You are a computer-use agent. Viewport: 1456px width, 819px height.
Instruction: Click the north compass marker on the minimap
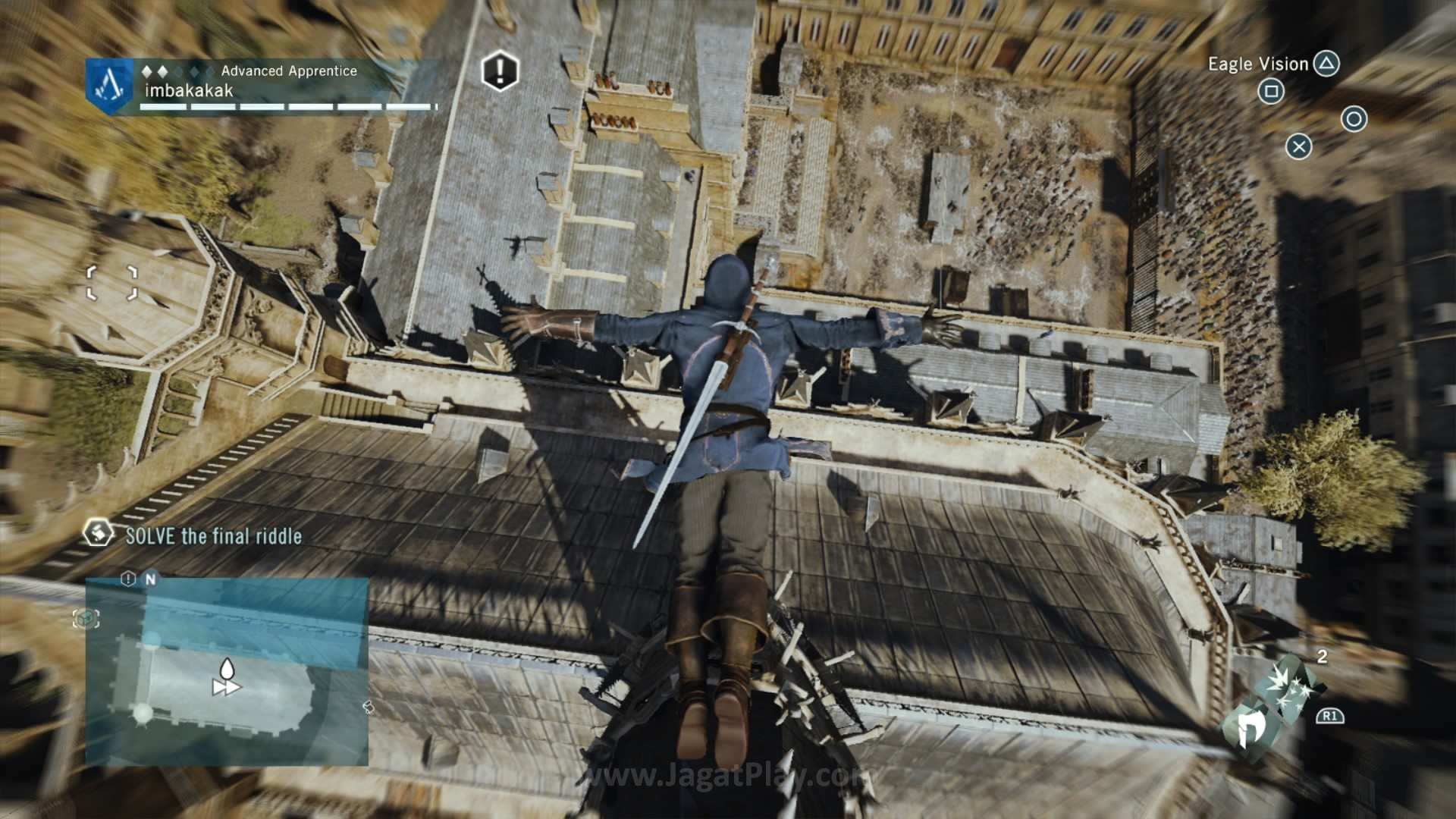150,579
